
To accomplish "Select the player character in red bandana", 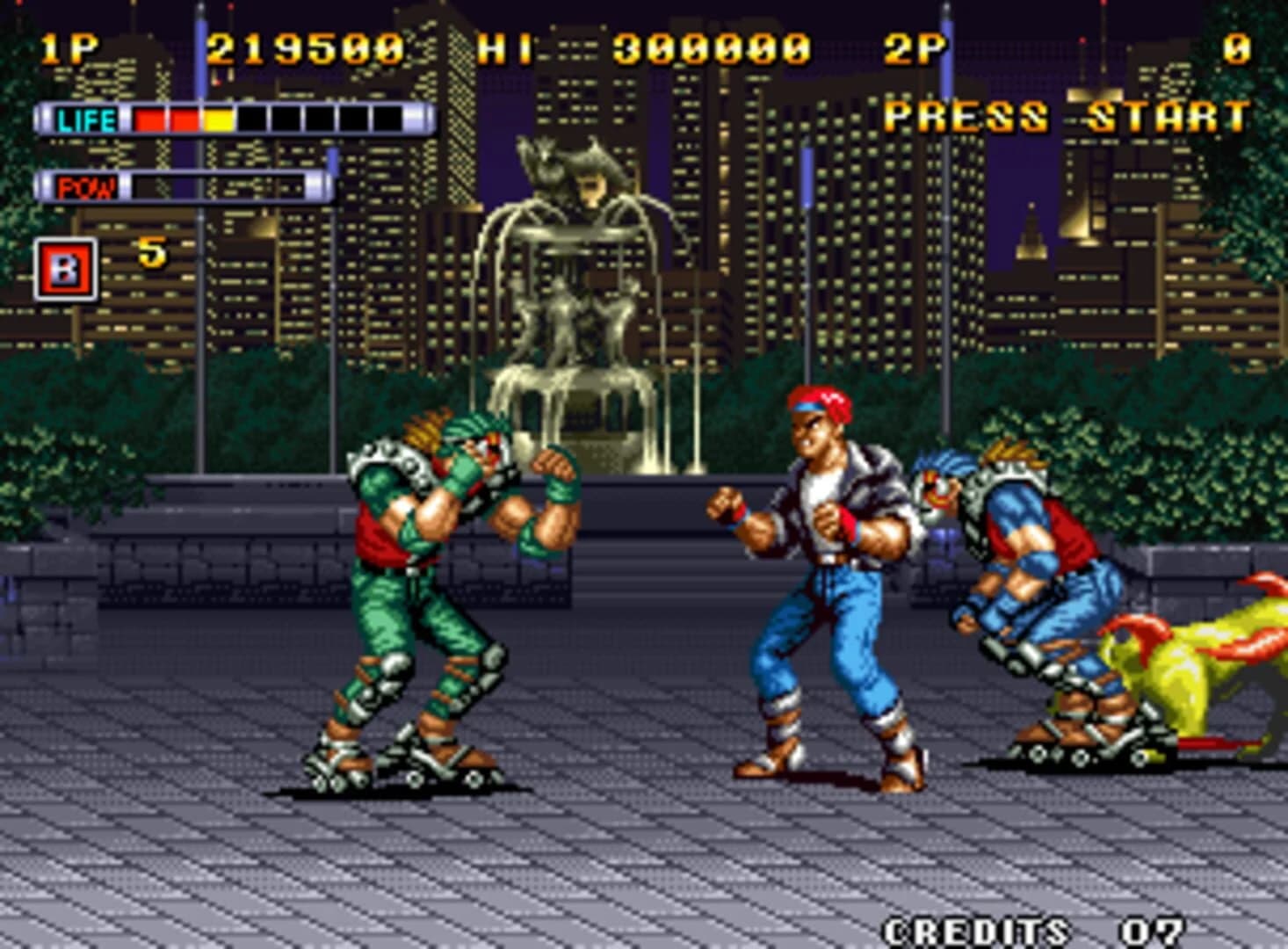I will pyautogui.click(x=821, y=571).
